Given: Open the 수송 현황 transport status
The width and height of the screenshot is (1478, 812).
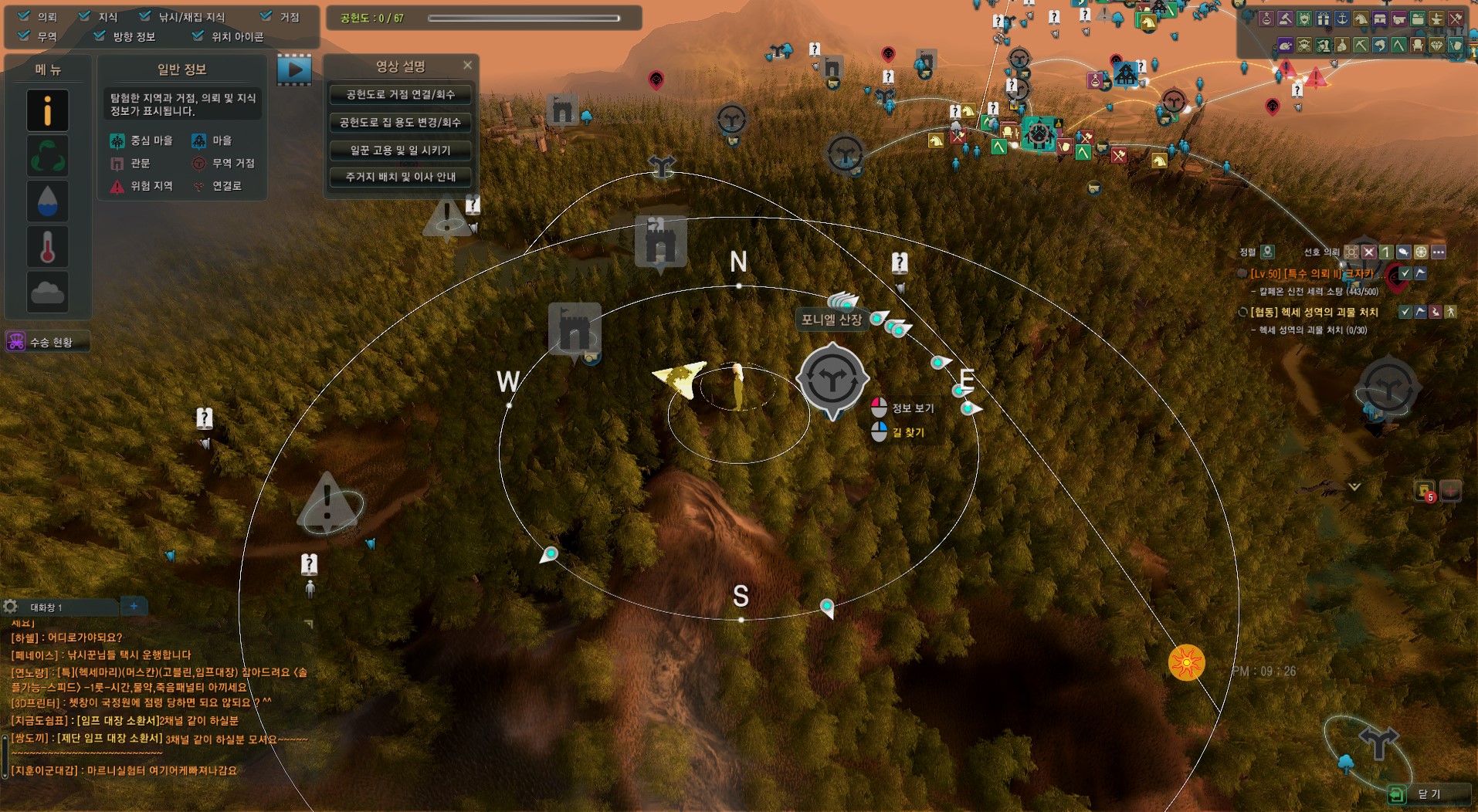Looking at the screenshot, I should tap(47, 342).
